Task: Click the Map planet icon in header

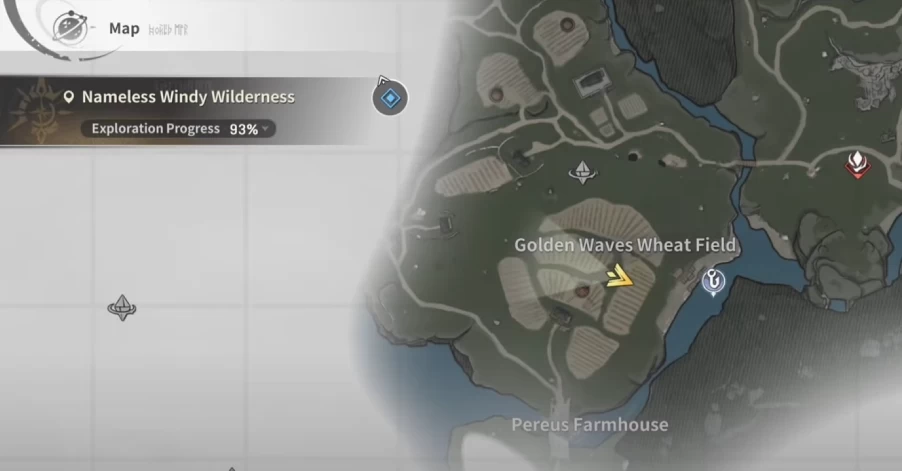Action: click(68, 28)
